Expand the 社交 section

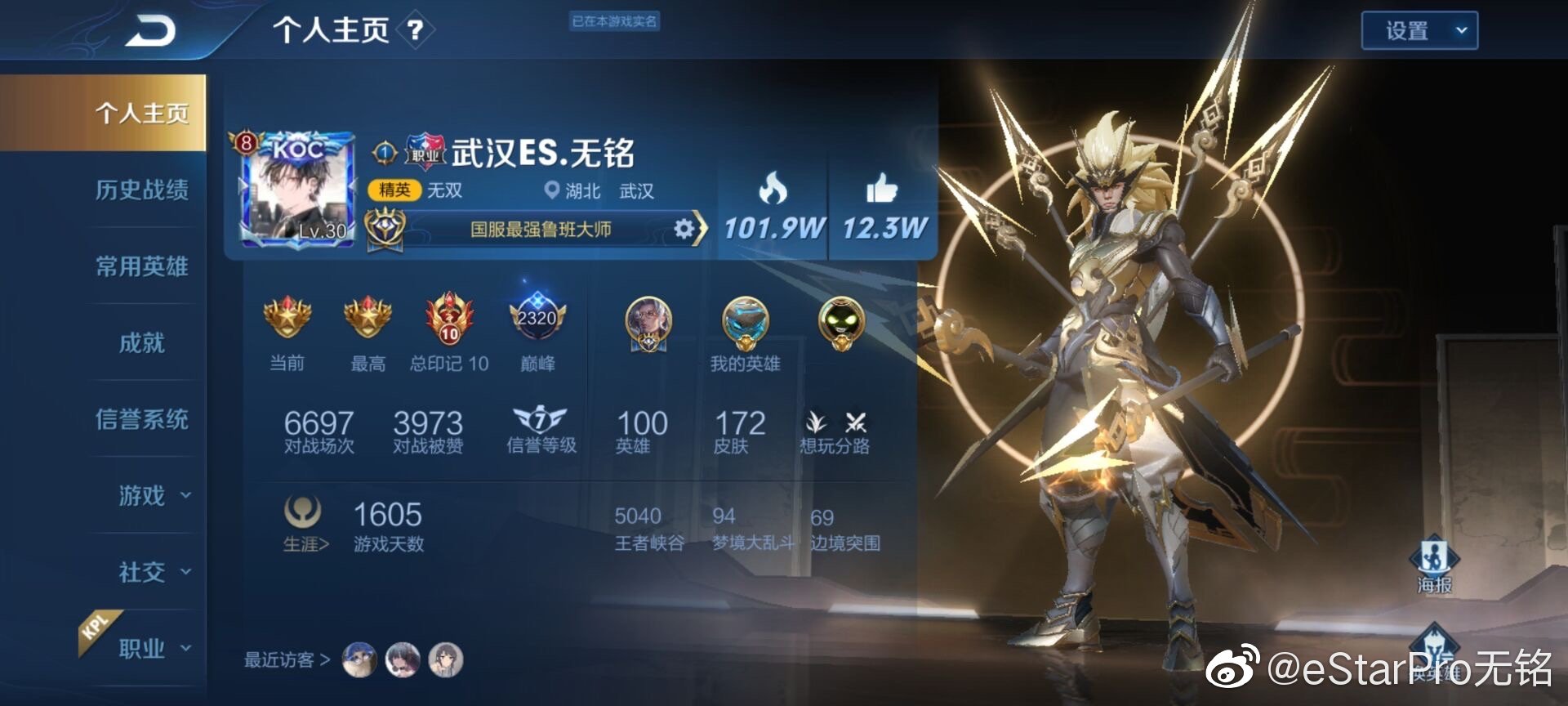coord(154,572)
